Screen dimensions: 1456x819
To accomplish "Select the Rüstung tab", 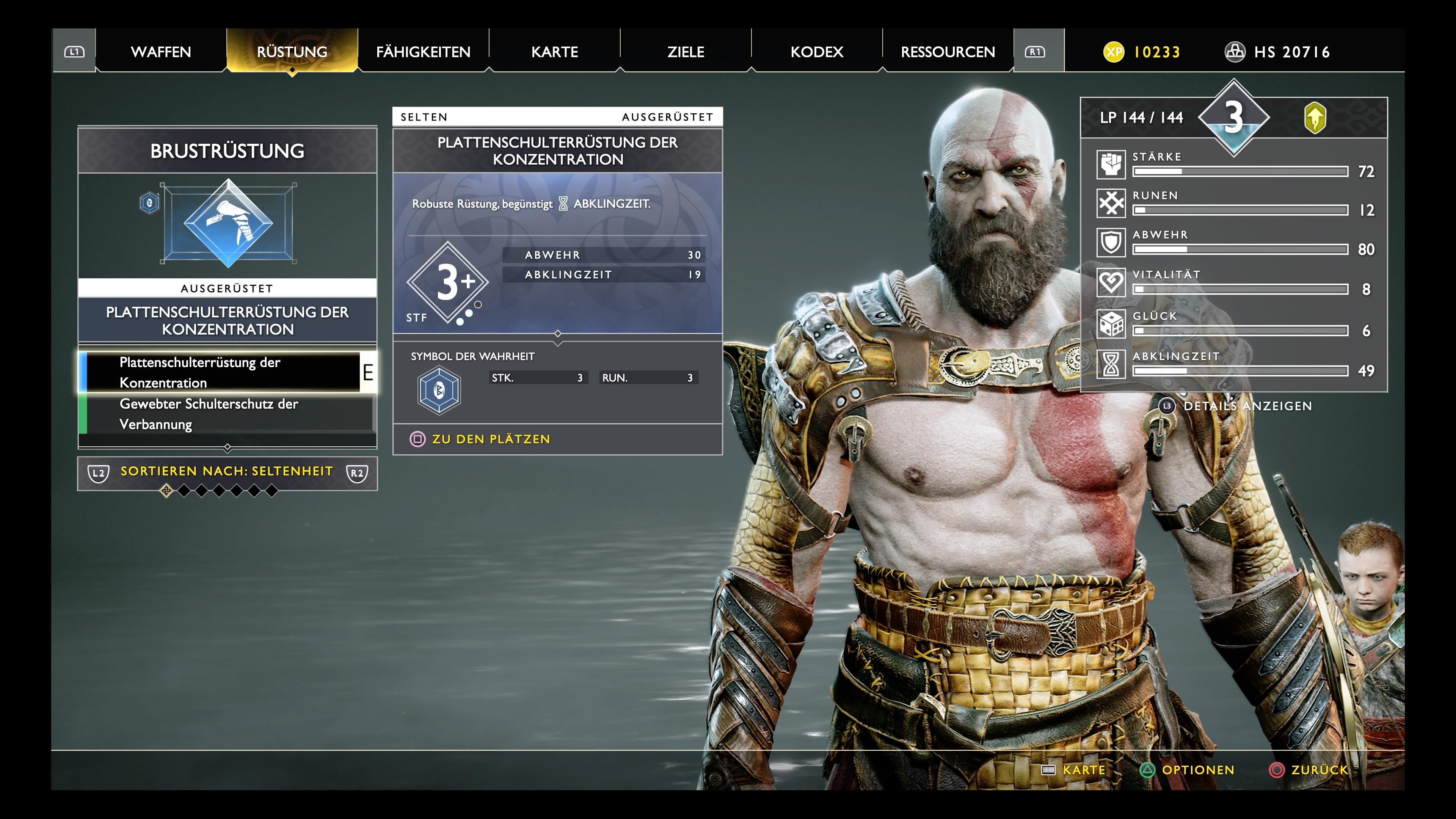I will click(292, 52).
